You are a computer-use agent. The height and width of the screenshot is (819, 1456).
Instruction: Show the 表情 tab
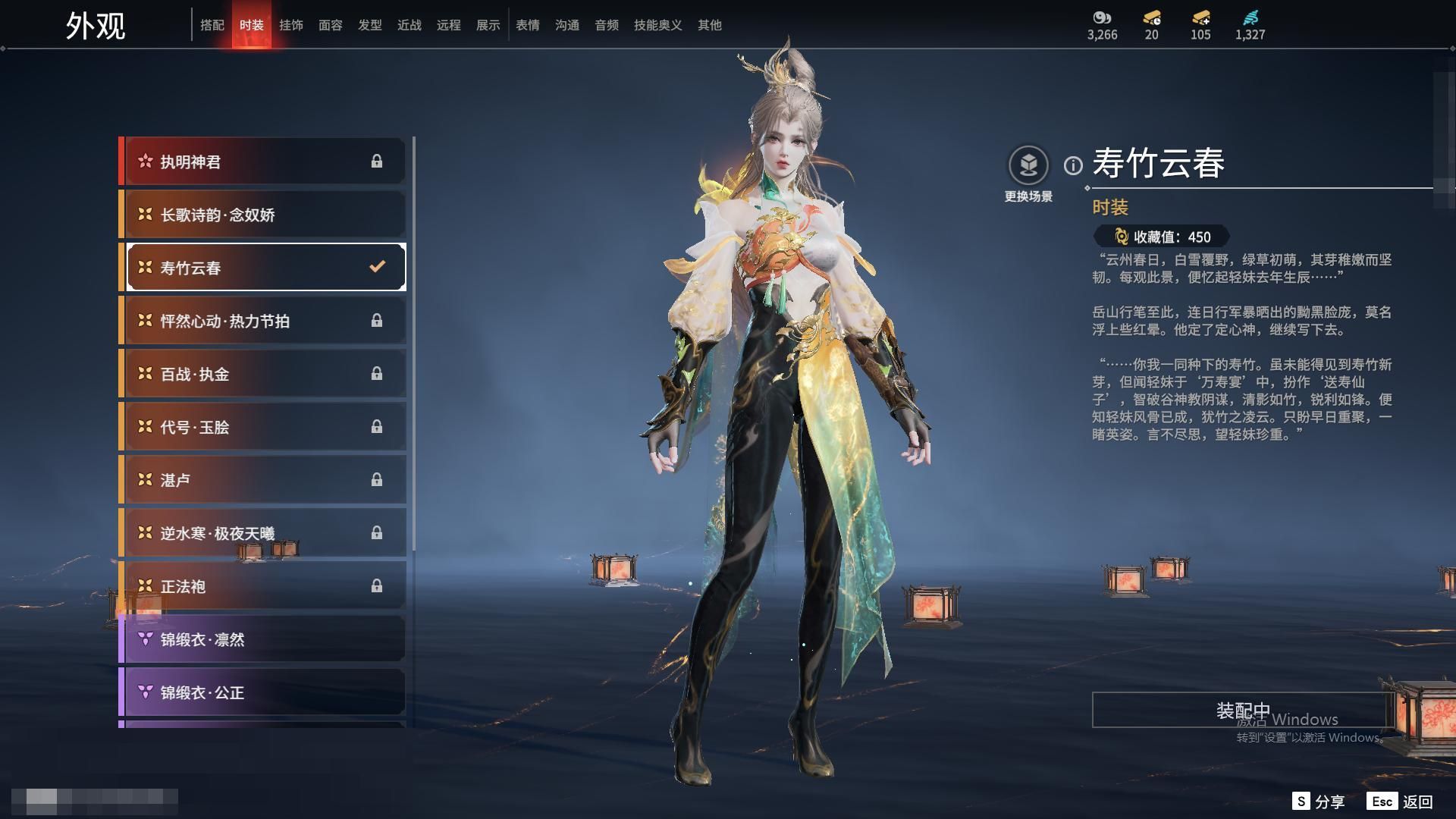pos(528,25)
